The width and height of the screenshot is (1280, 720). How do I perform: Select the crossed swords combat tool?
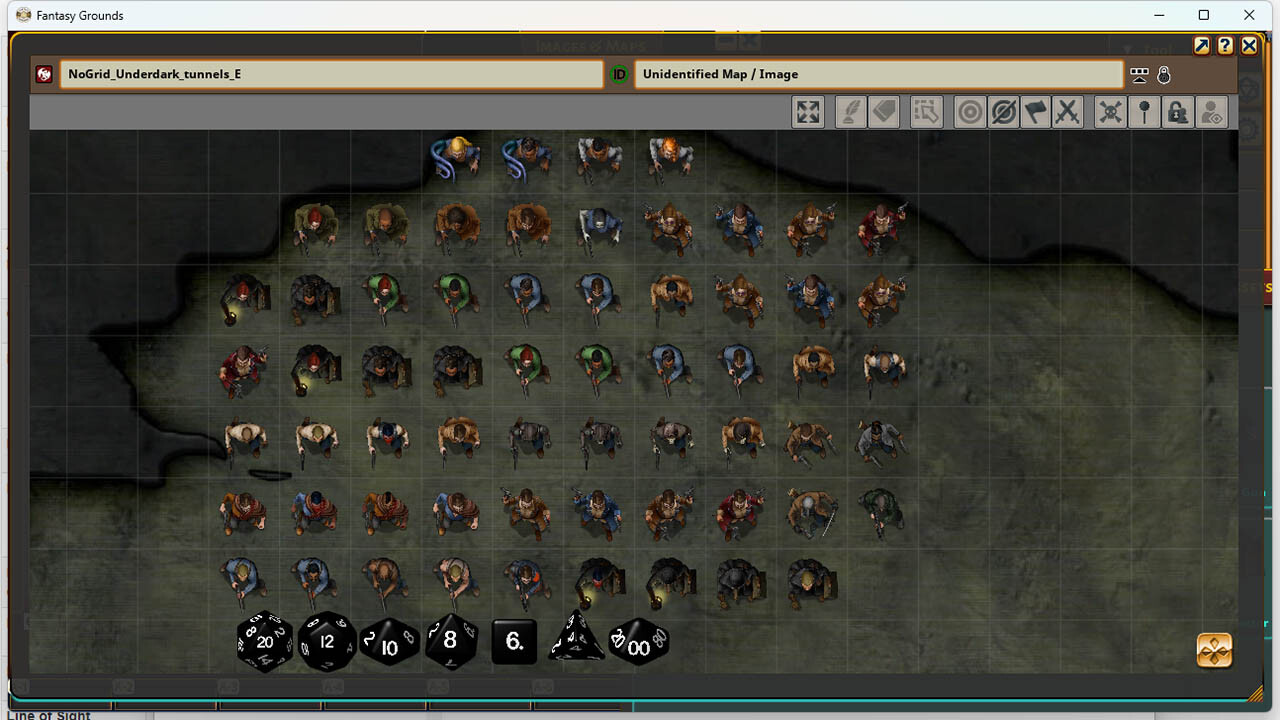pyautogui.click(x=1068, y=111)
